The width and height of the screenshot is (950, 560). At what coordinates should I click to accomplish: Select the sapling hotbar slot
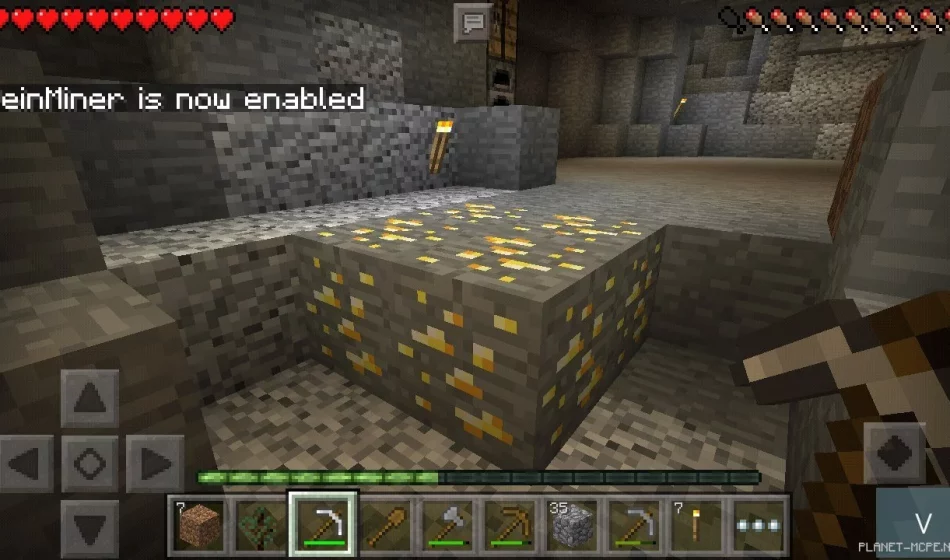click(259, 523)
